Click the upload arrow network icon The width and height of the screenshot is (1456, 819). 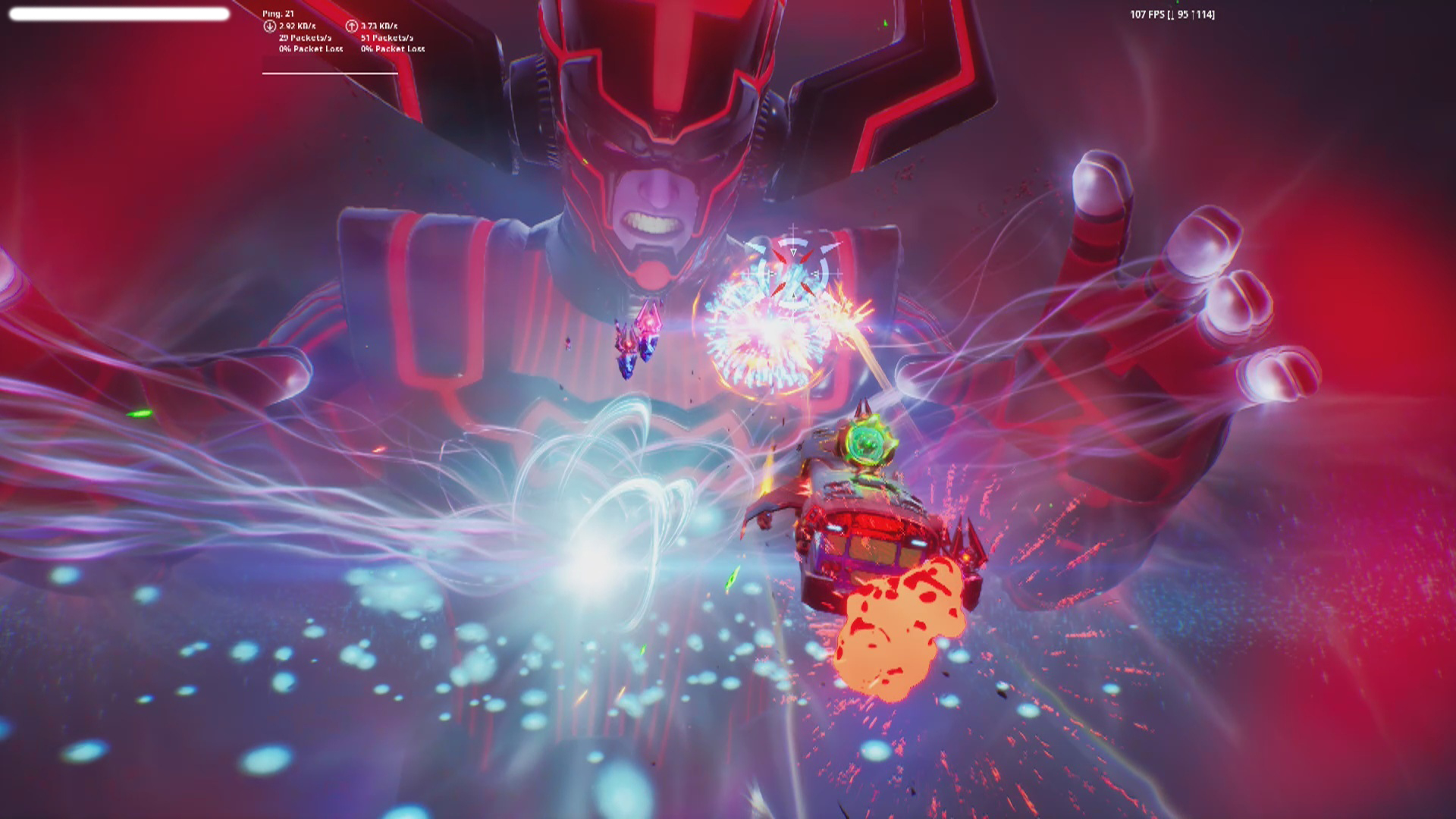(351, 25)
